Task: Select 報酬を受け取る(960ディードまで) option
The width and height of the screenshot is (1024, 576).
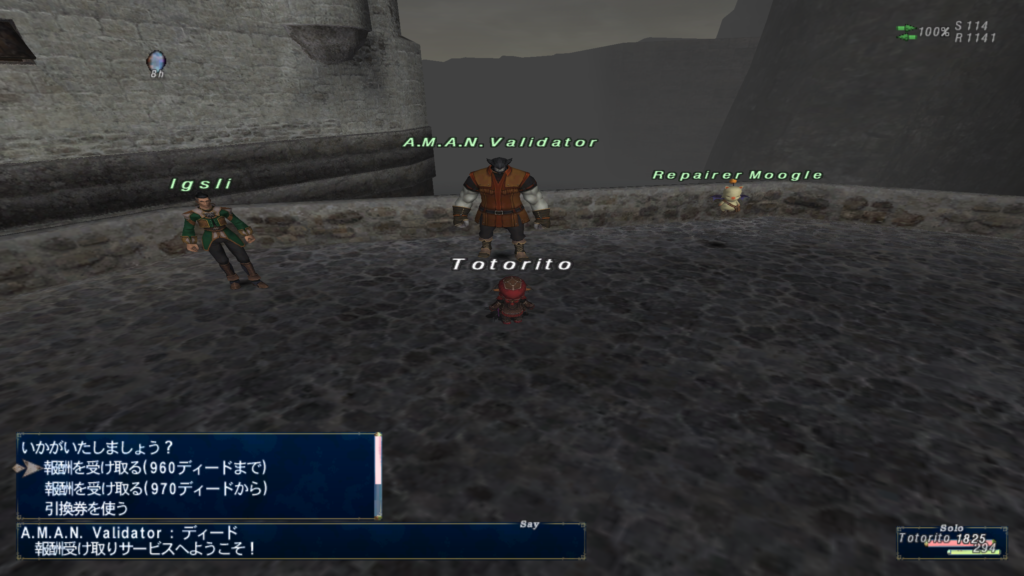Action: pos(155,467)
